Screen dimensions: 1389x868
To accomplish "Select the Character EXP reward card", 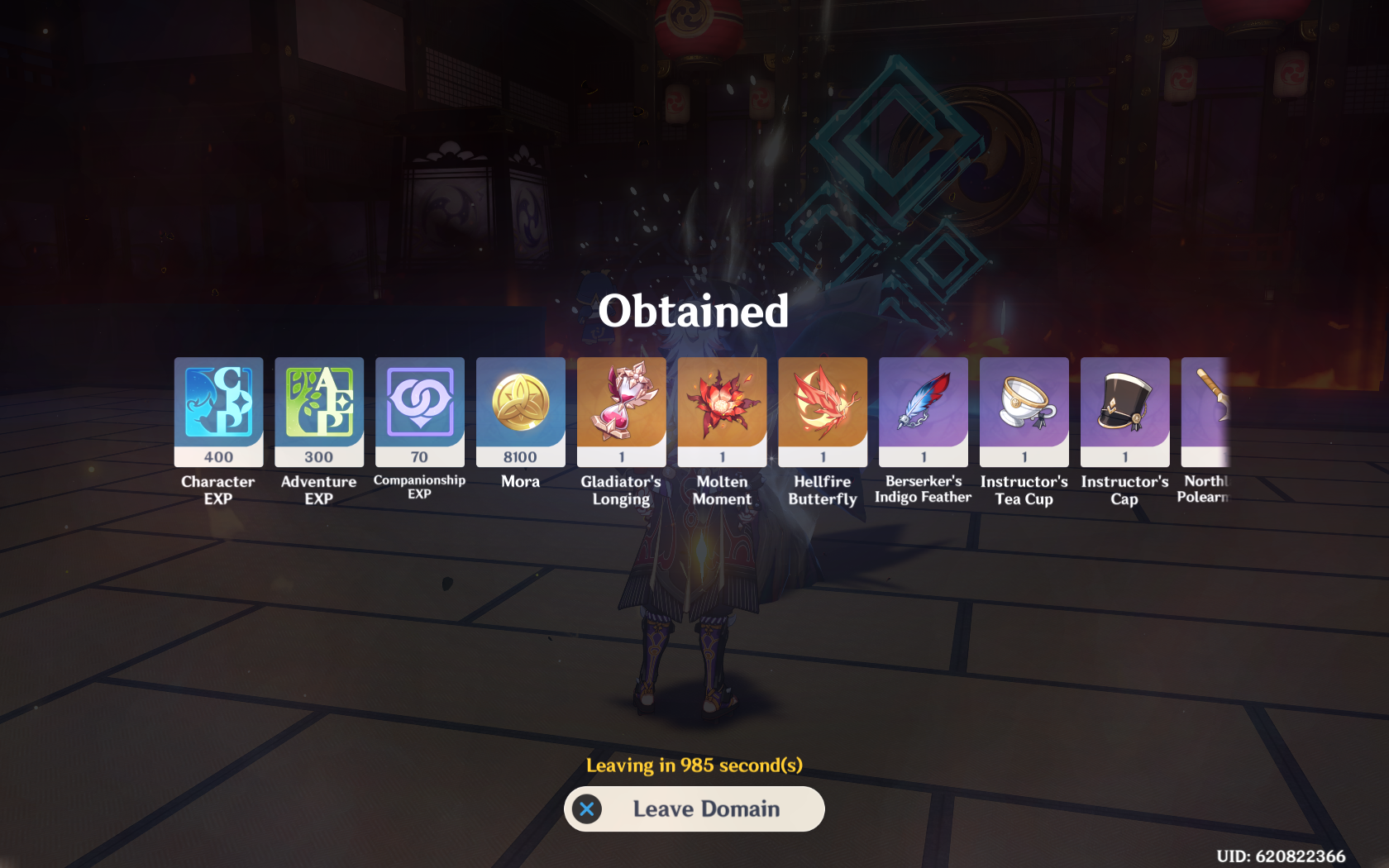I will (217, 410).
